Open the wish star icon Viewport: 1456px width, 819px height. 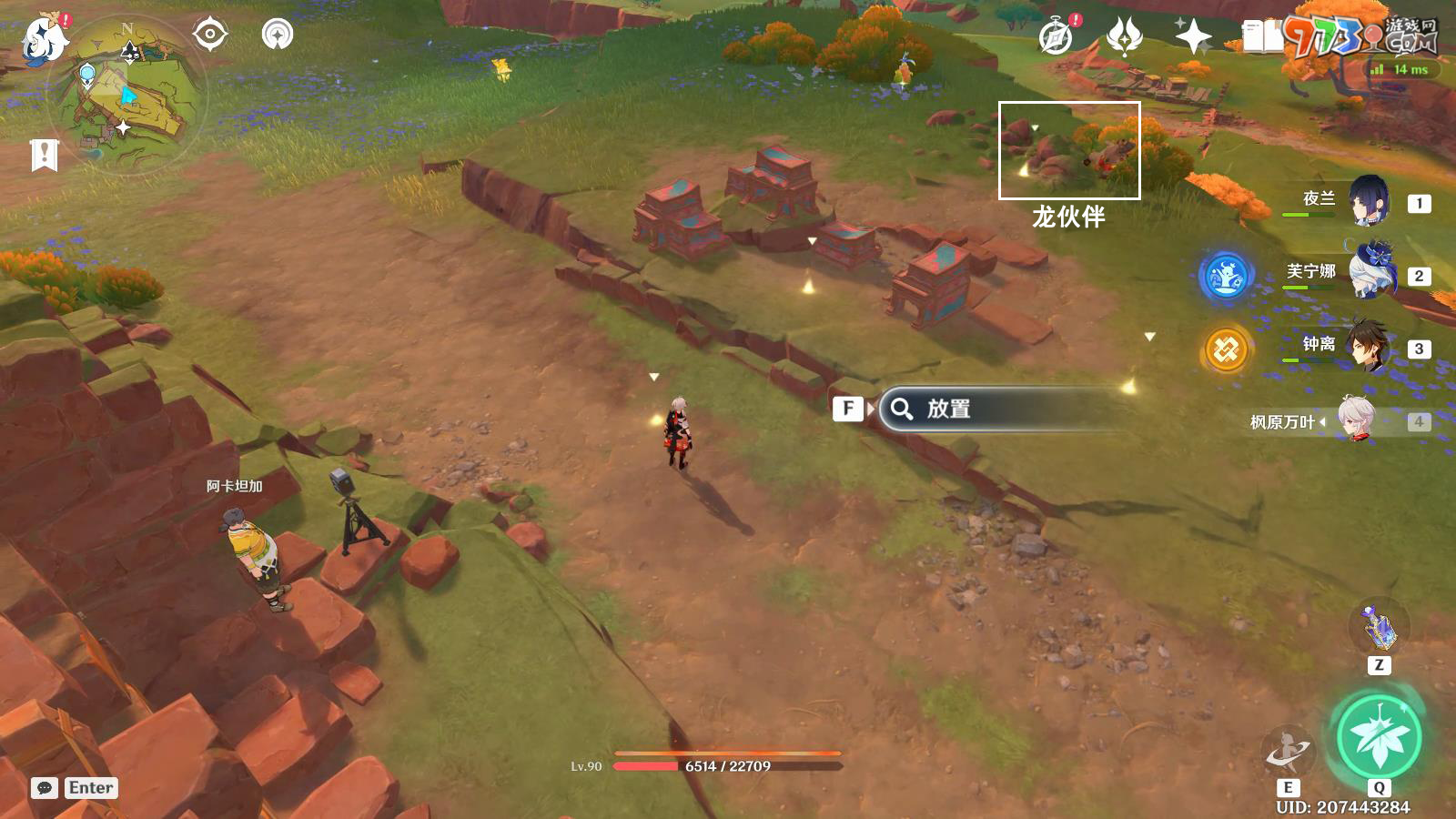[x=1193, y=36]
